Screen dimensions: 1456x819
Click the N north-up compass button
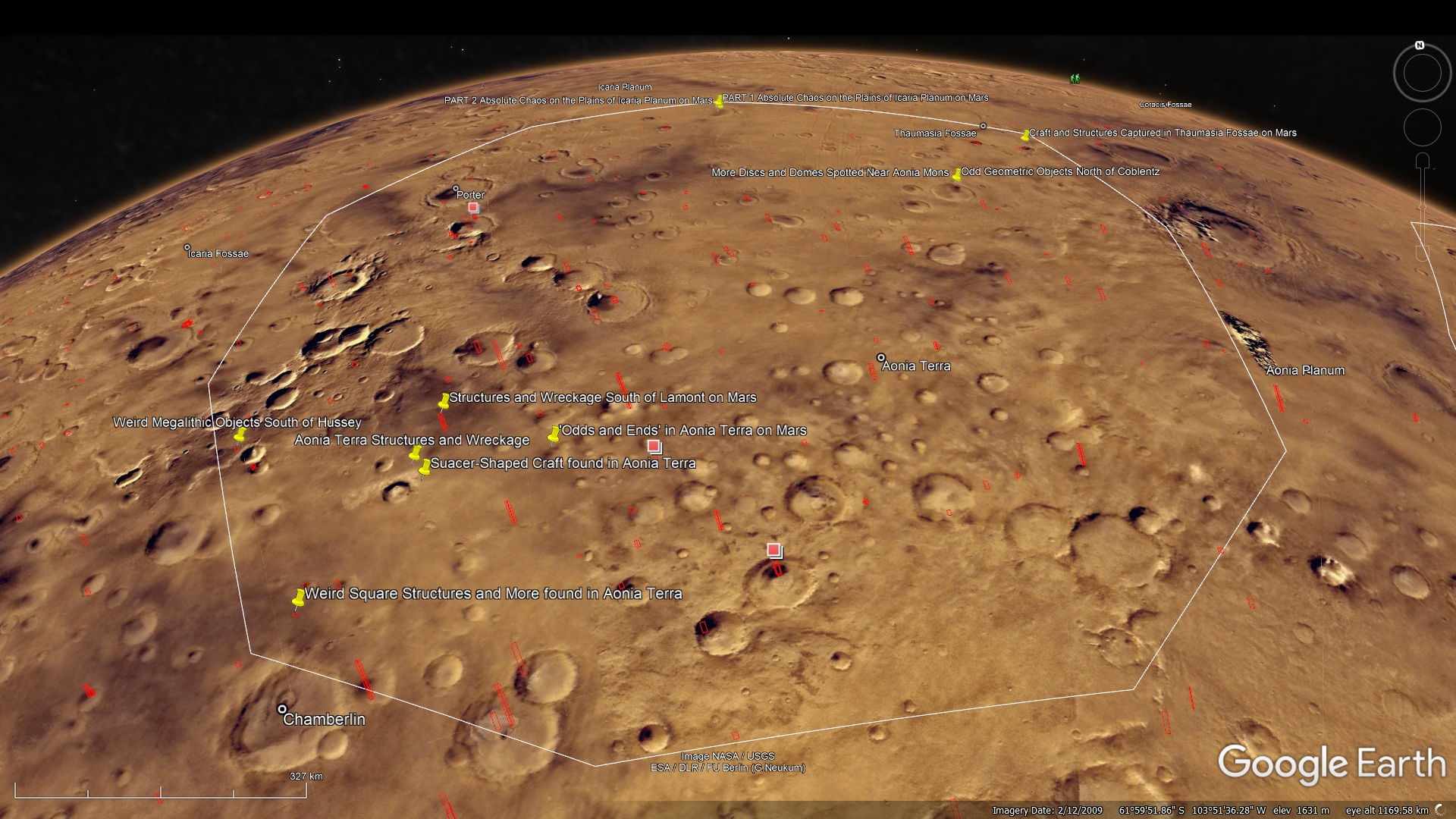click(x=1420, y=45)
